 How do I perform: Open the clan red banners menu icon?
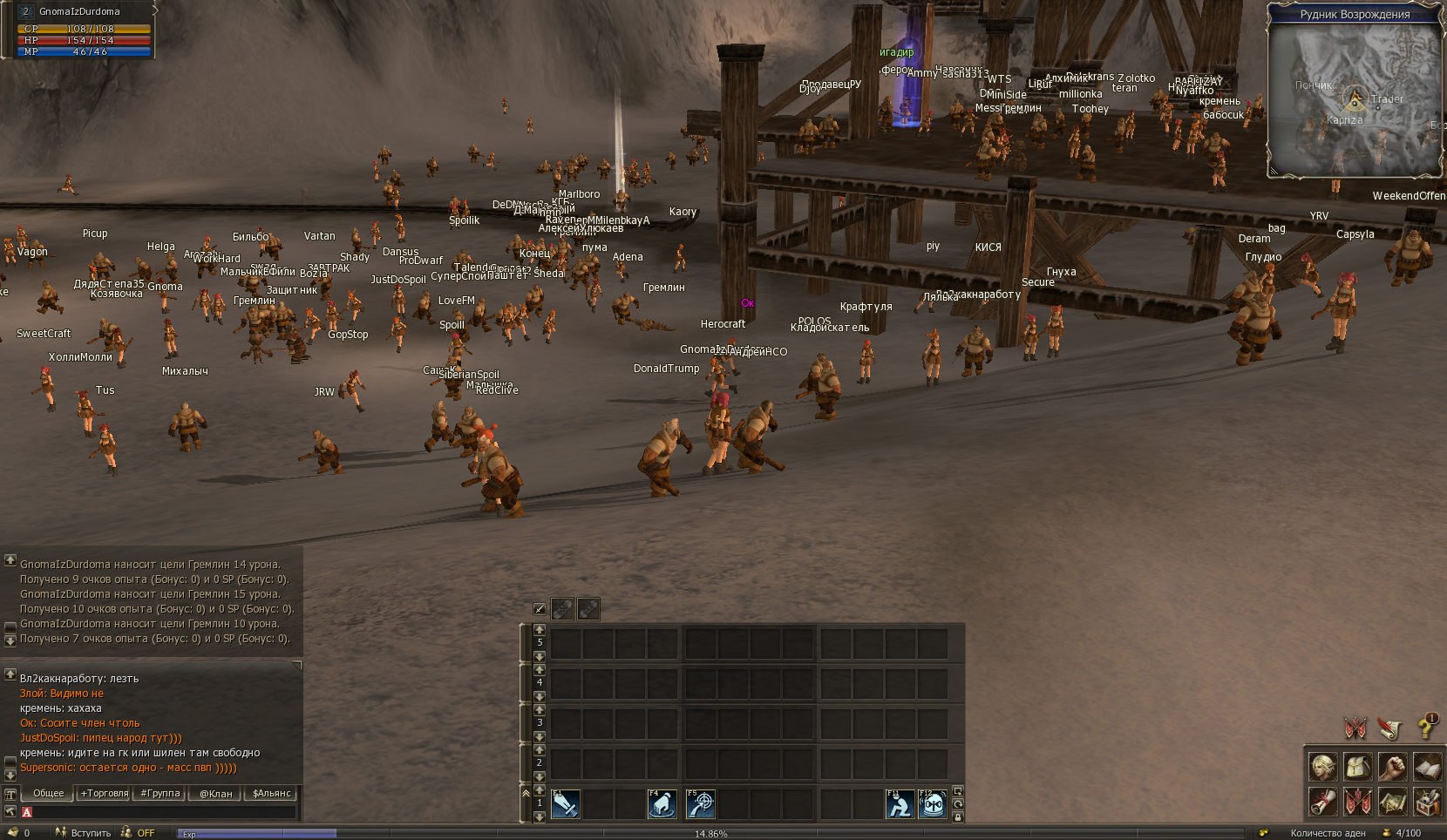click(x=1357, y=801)
